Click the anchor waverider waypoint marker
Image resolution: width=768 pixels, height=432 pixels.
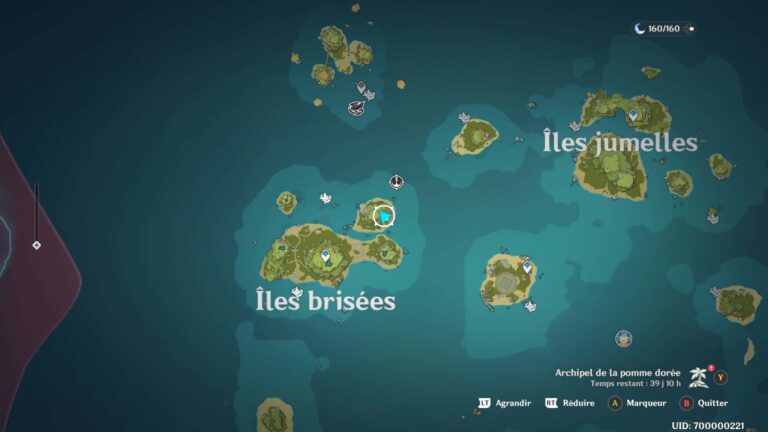(396, 182)
